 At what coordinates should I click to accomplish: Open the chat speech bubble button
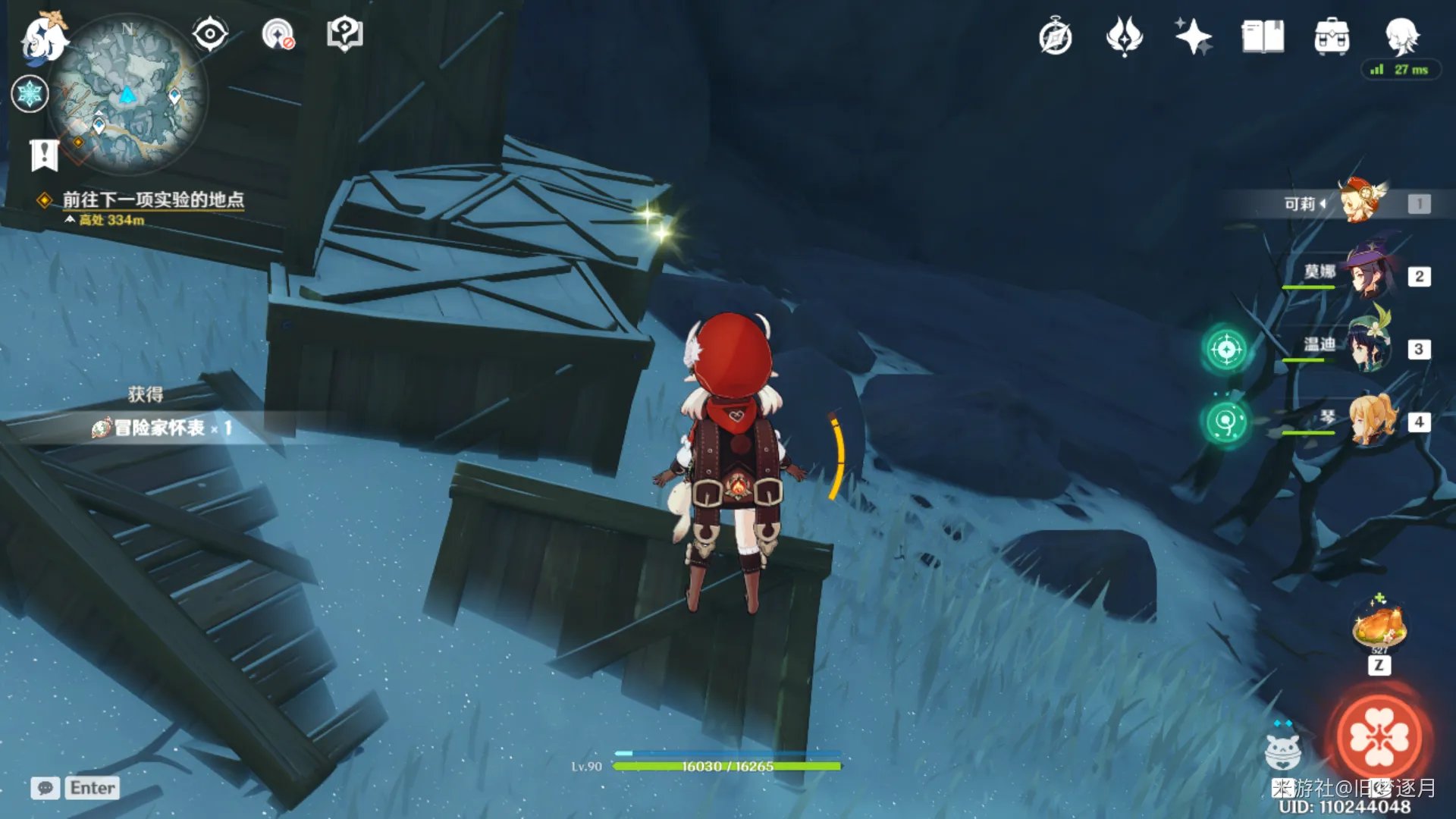(x=45, y=788)
